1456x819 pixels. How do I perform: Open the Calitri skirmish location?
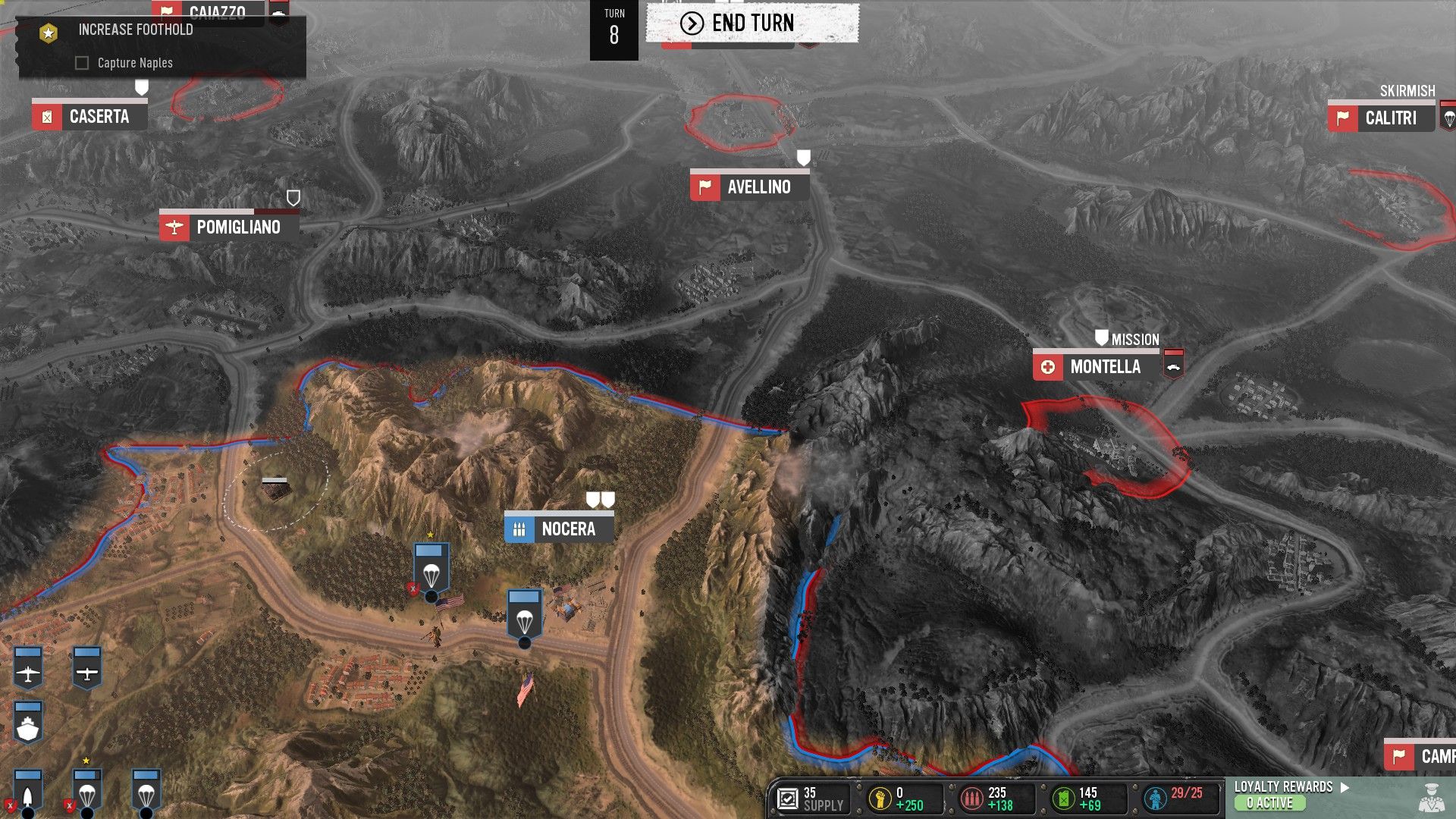[1381, 118]
